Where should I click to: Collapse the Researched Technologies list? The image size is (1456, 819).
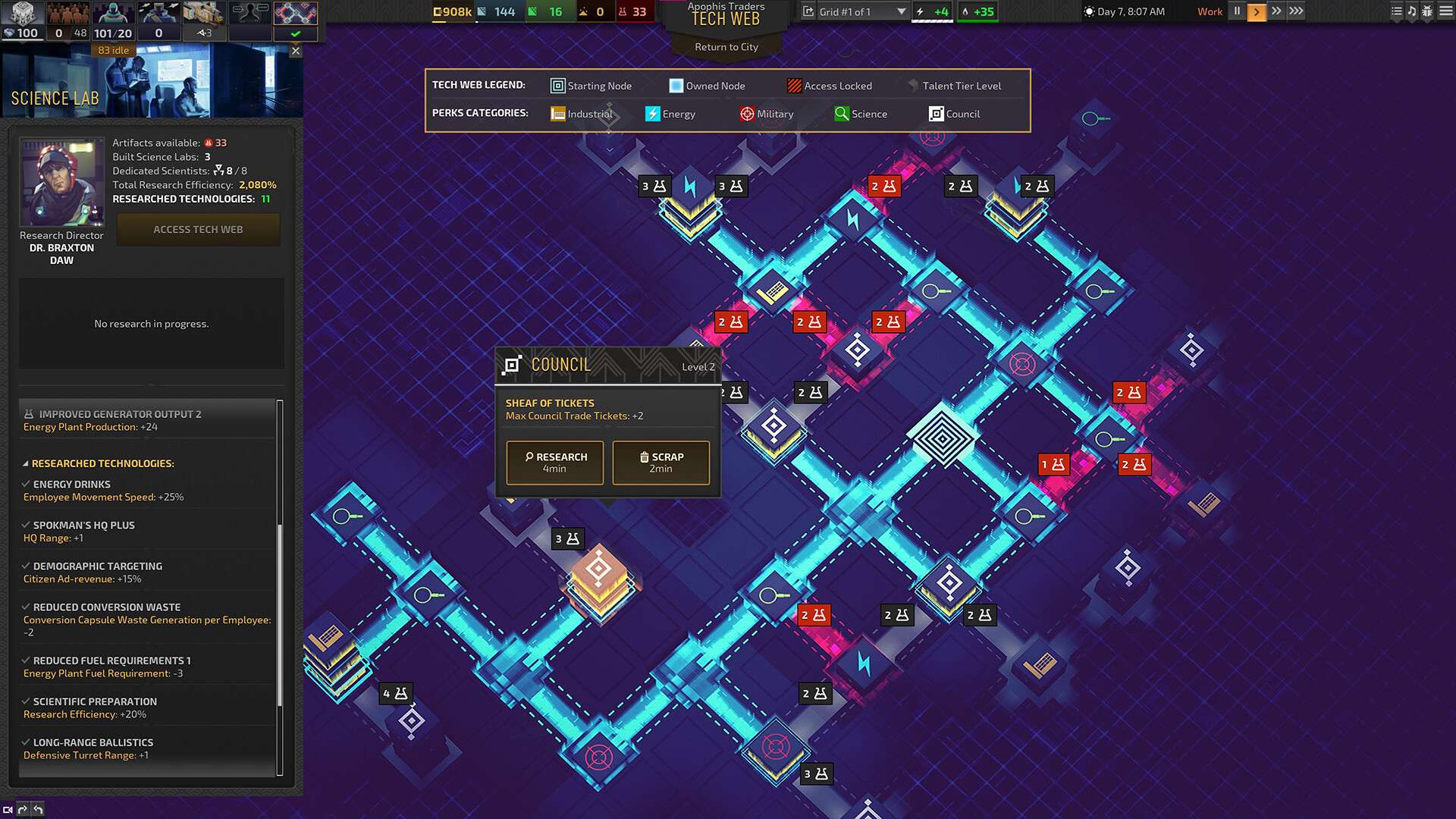26,463
